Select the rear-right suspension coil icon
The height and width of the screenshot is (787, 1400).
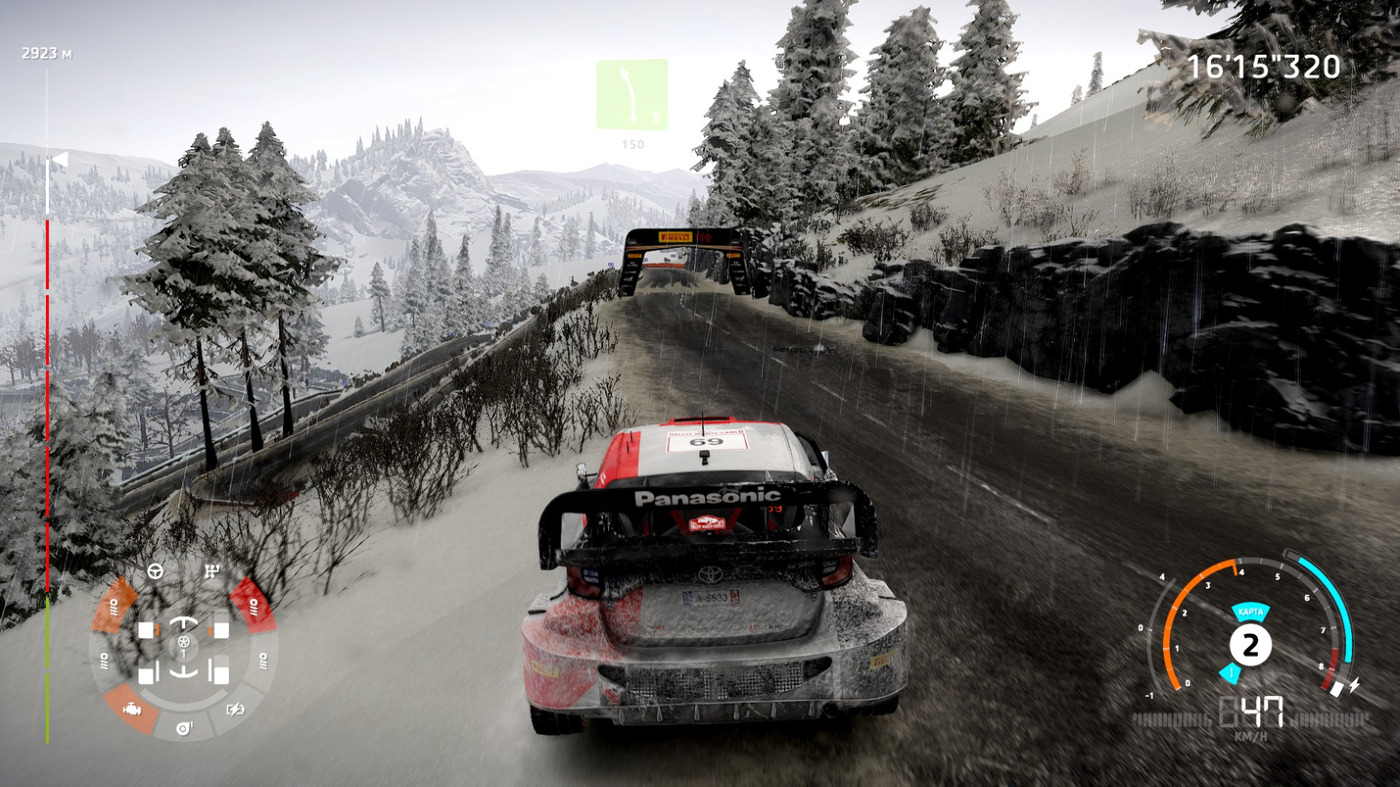[262, 659]
